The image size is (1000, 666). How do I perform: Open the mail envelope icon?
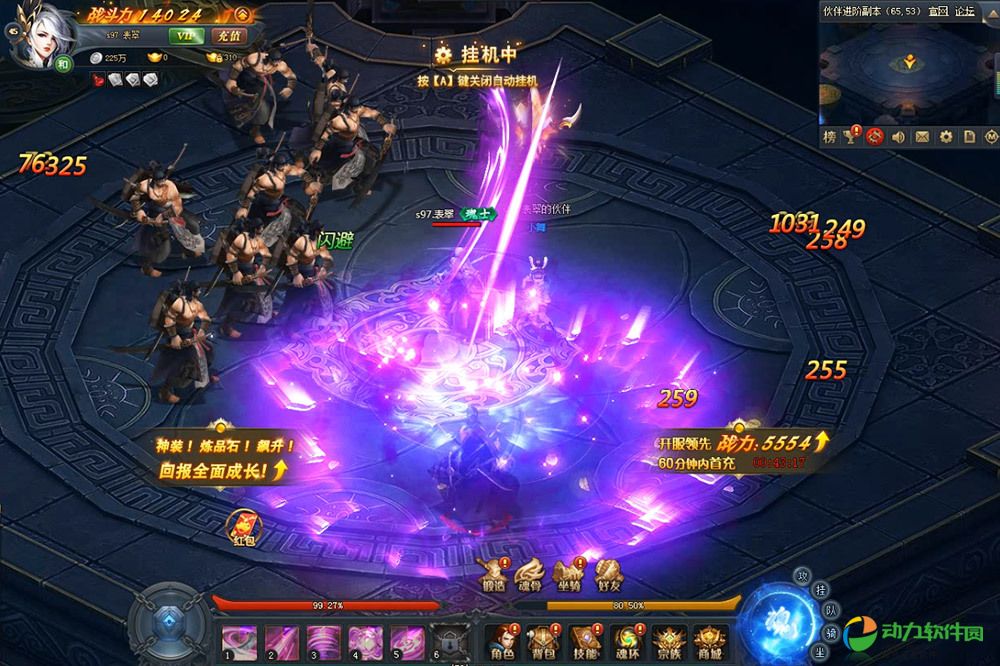point(921,136)
